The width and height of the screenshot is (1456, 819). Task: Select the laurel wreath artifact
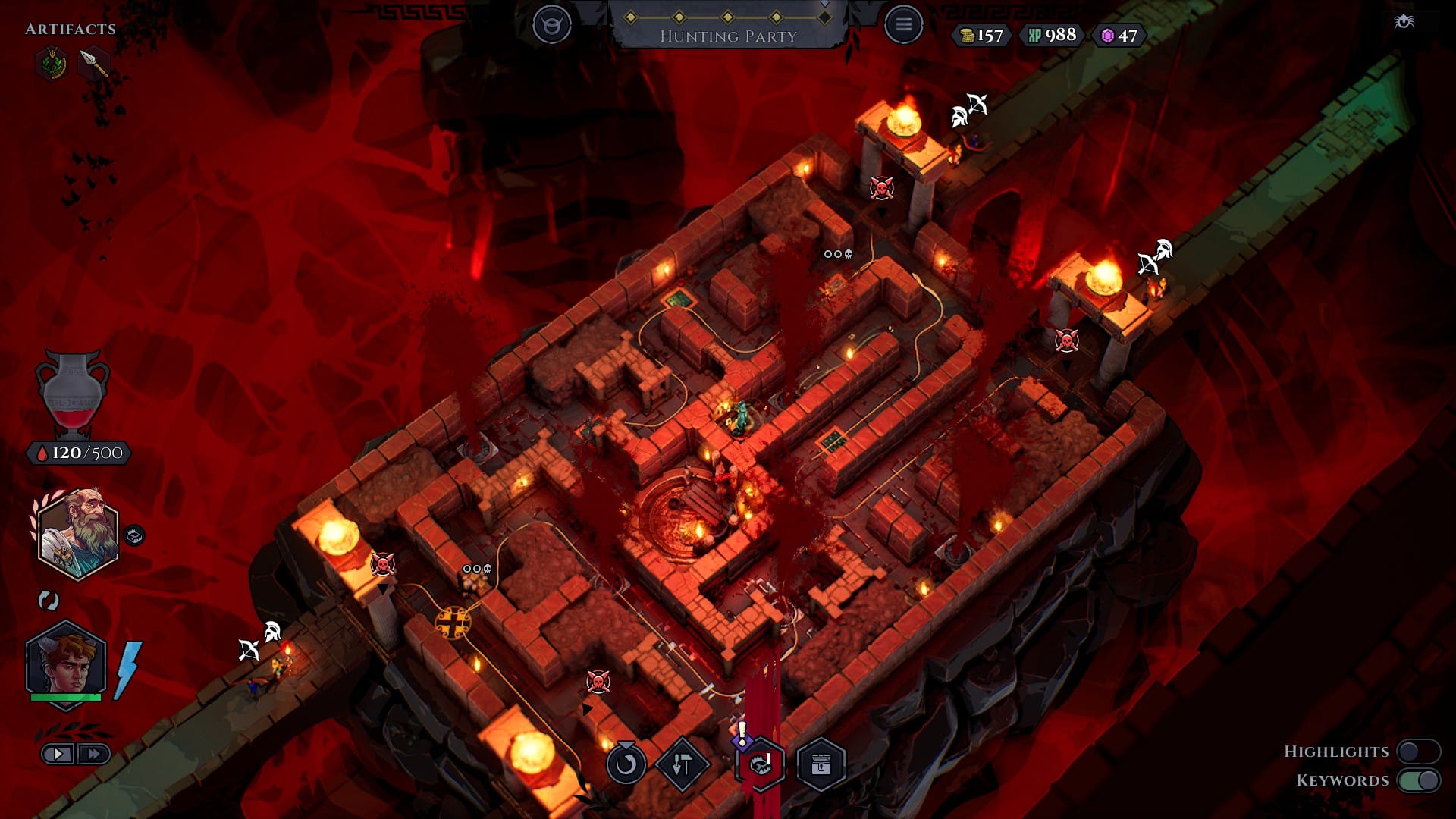tap(52, 64)
